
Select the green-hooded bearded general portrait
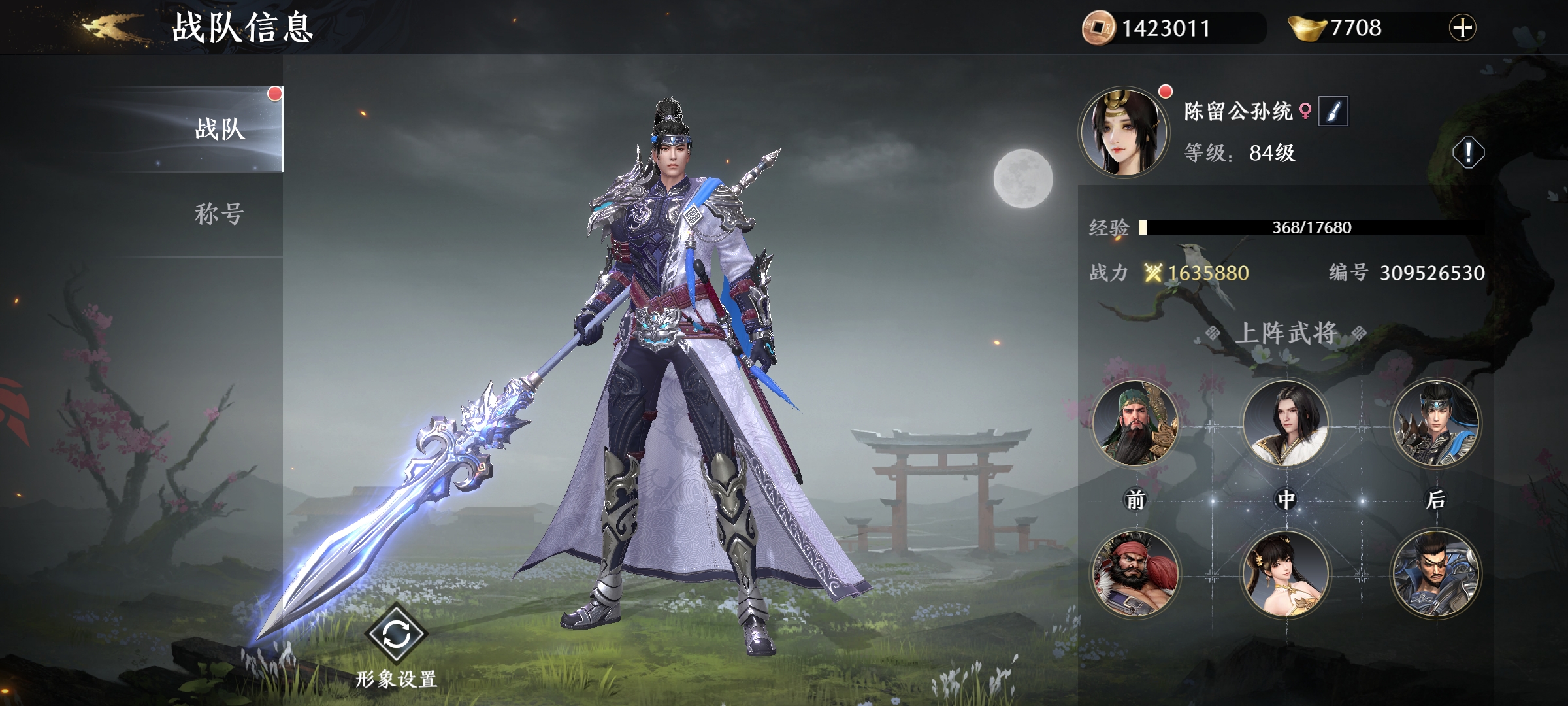pos(1135,423)
